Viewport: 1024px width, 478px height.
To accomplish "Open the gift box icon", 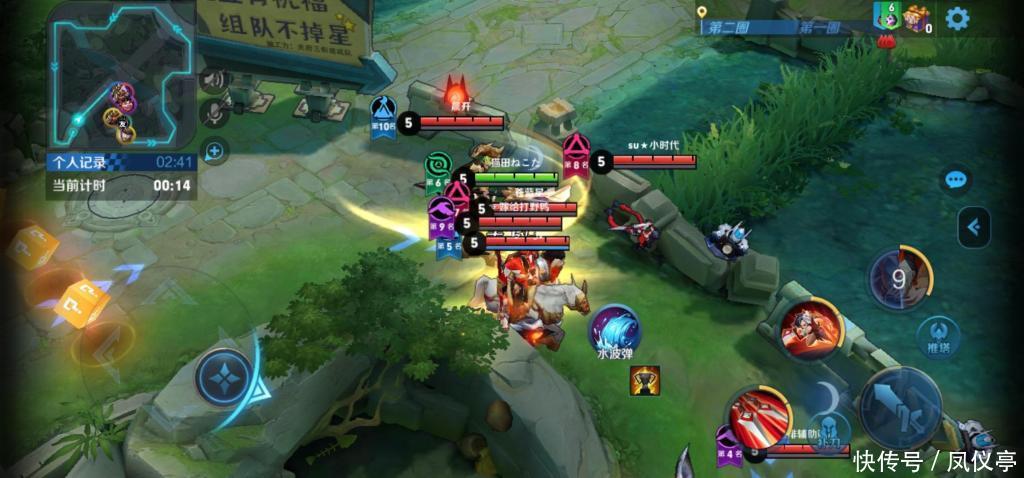I will click(915, 17).
